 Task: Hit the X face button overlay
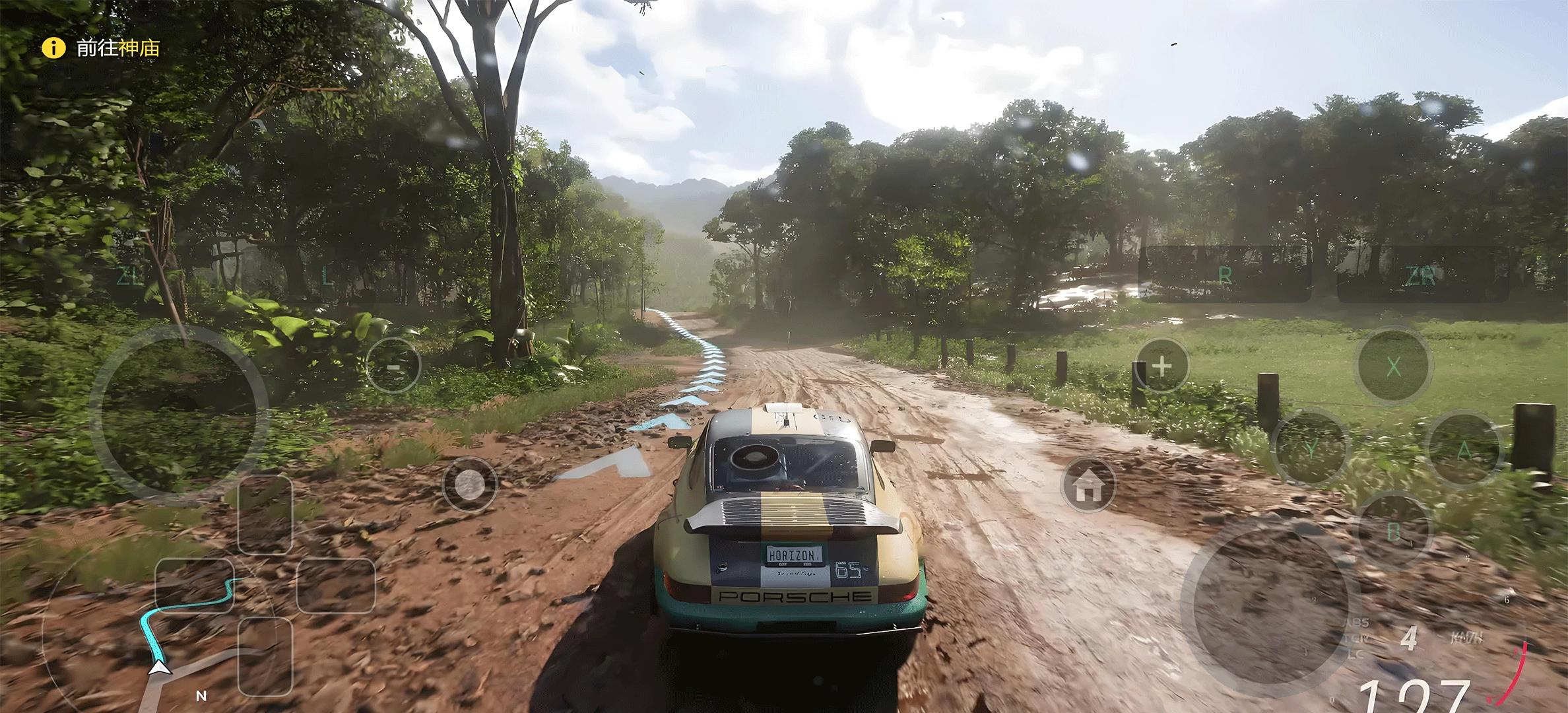[1392, 366]
